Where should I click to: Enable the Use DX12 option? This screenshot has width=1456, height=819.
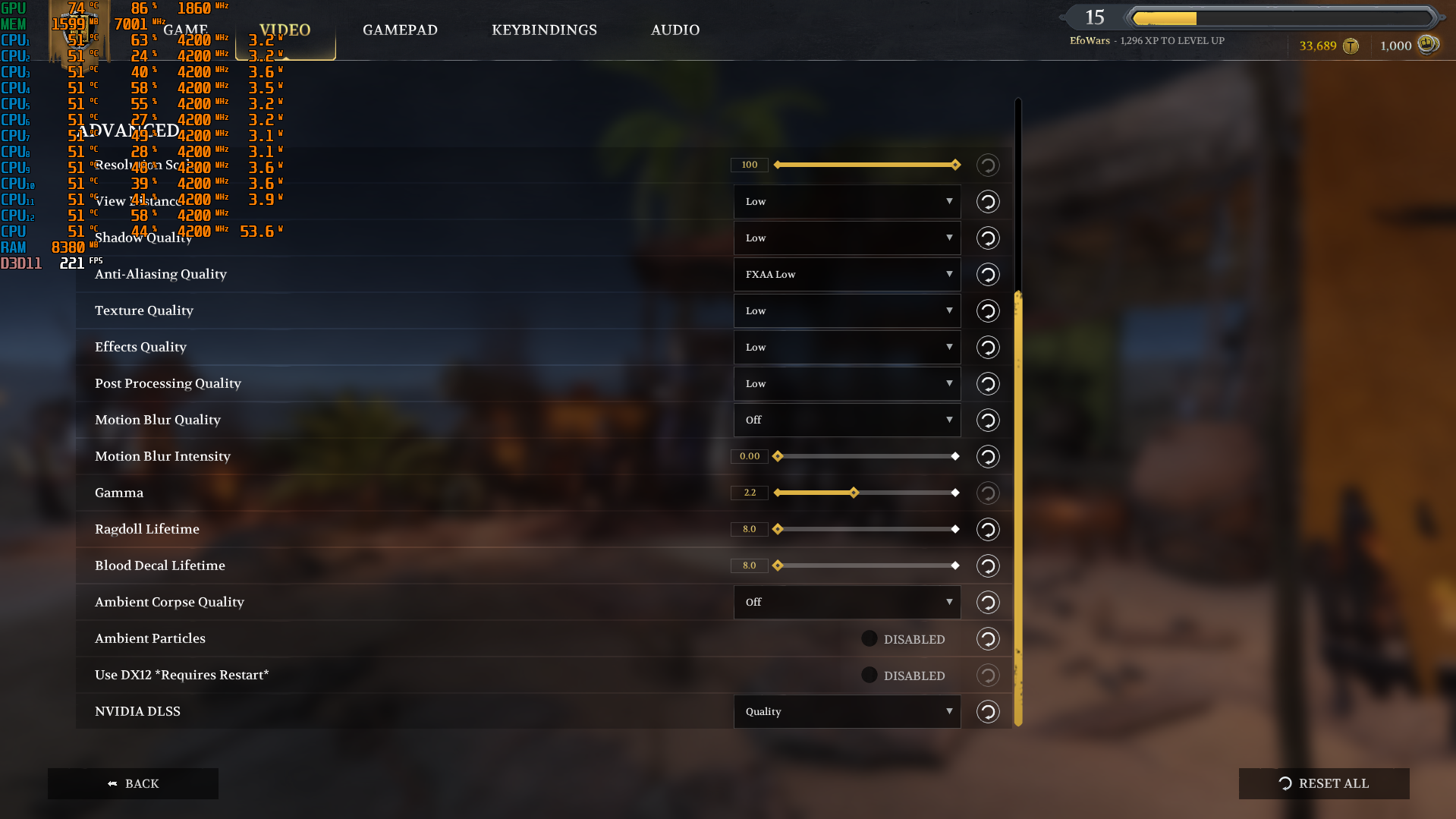pos(870,676)
